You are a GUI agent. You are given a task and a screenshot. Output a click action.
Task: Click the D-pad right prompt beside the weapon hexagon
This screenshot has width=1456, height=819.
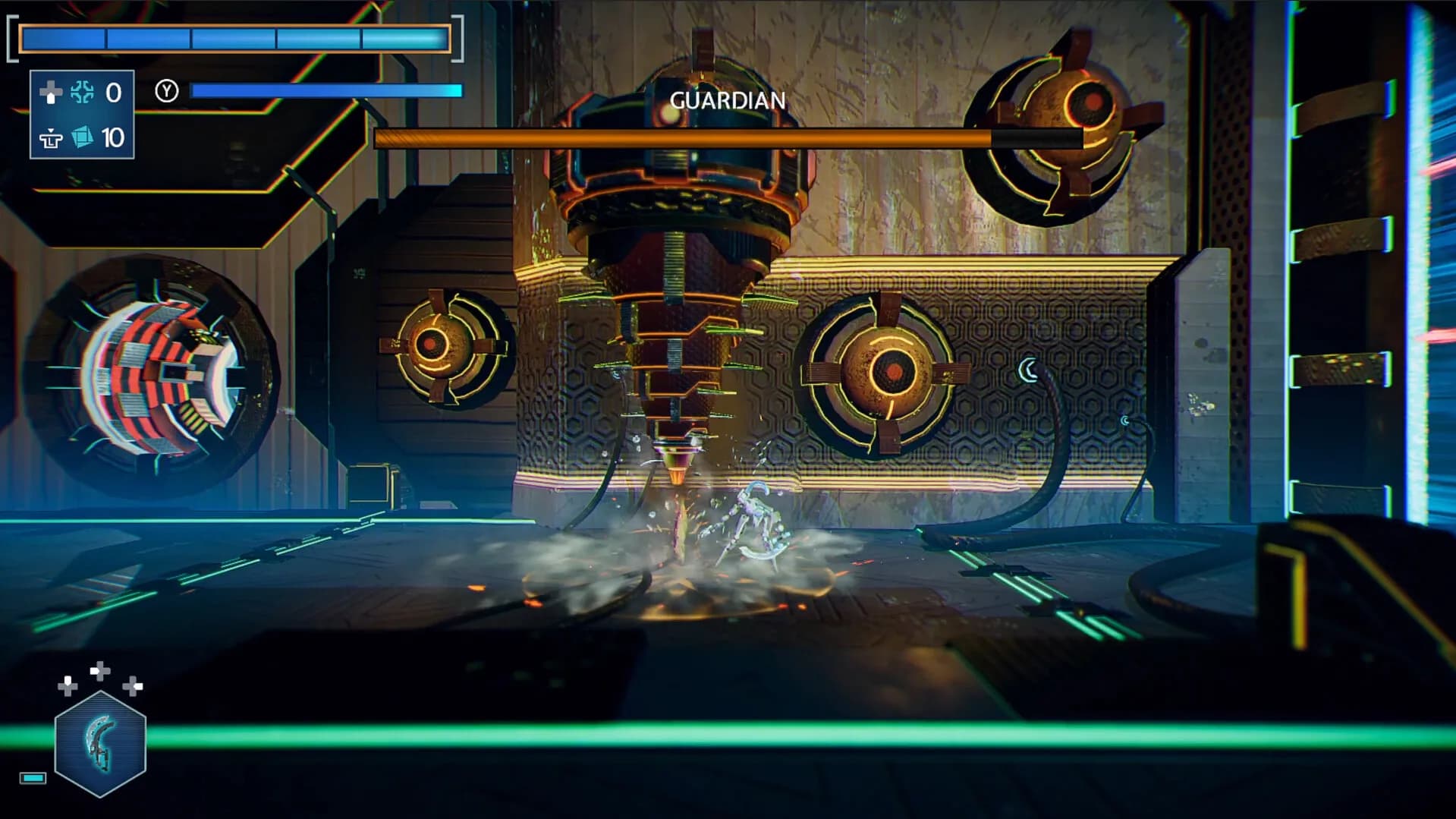132,685
